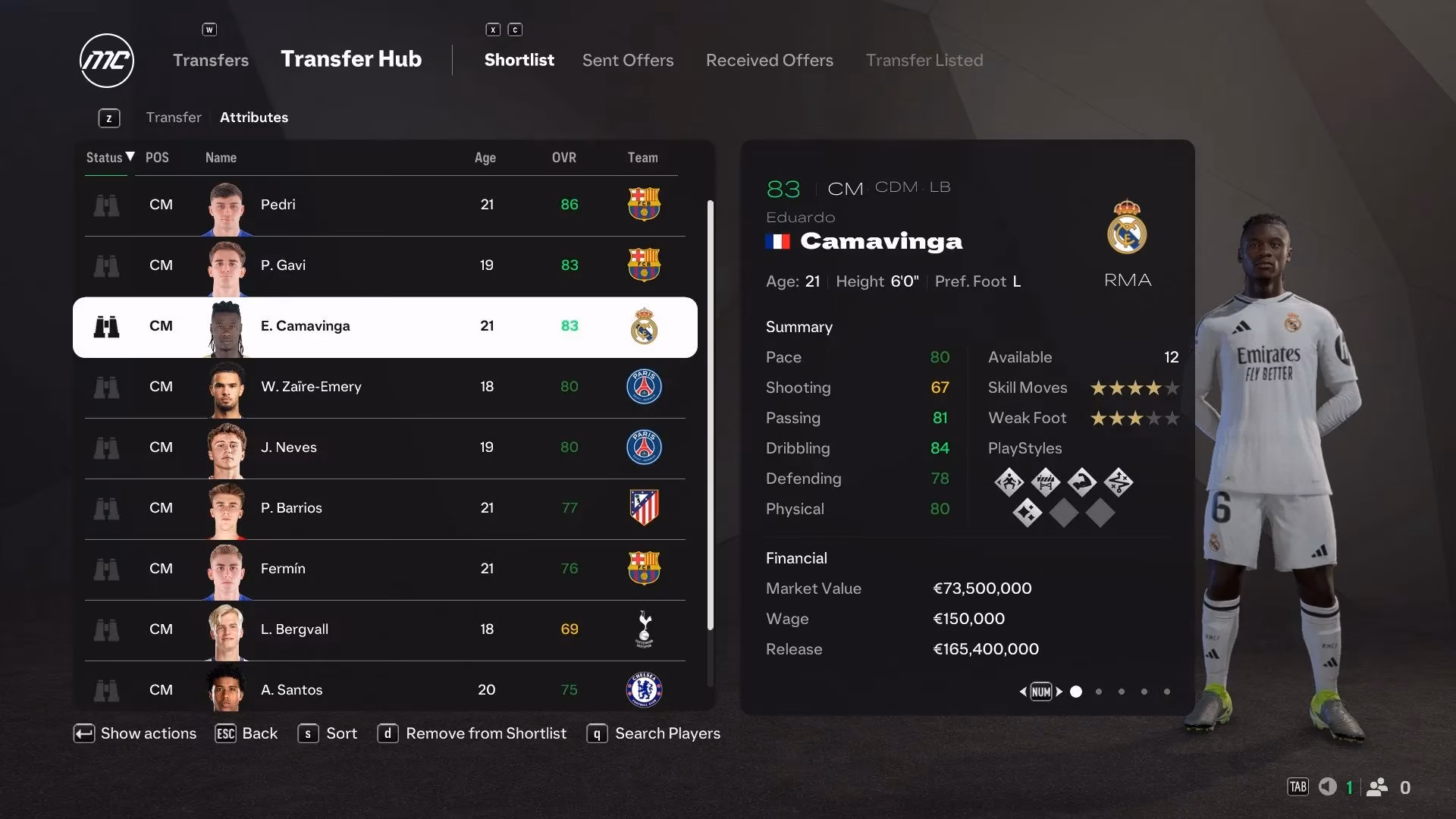Click the Barcelona crest next to Pedri
This screenshot has height=819, width=1456.
click(644, 205)
